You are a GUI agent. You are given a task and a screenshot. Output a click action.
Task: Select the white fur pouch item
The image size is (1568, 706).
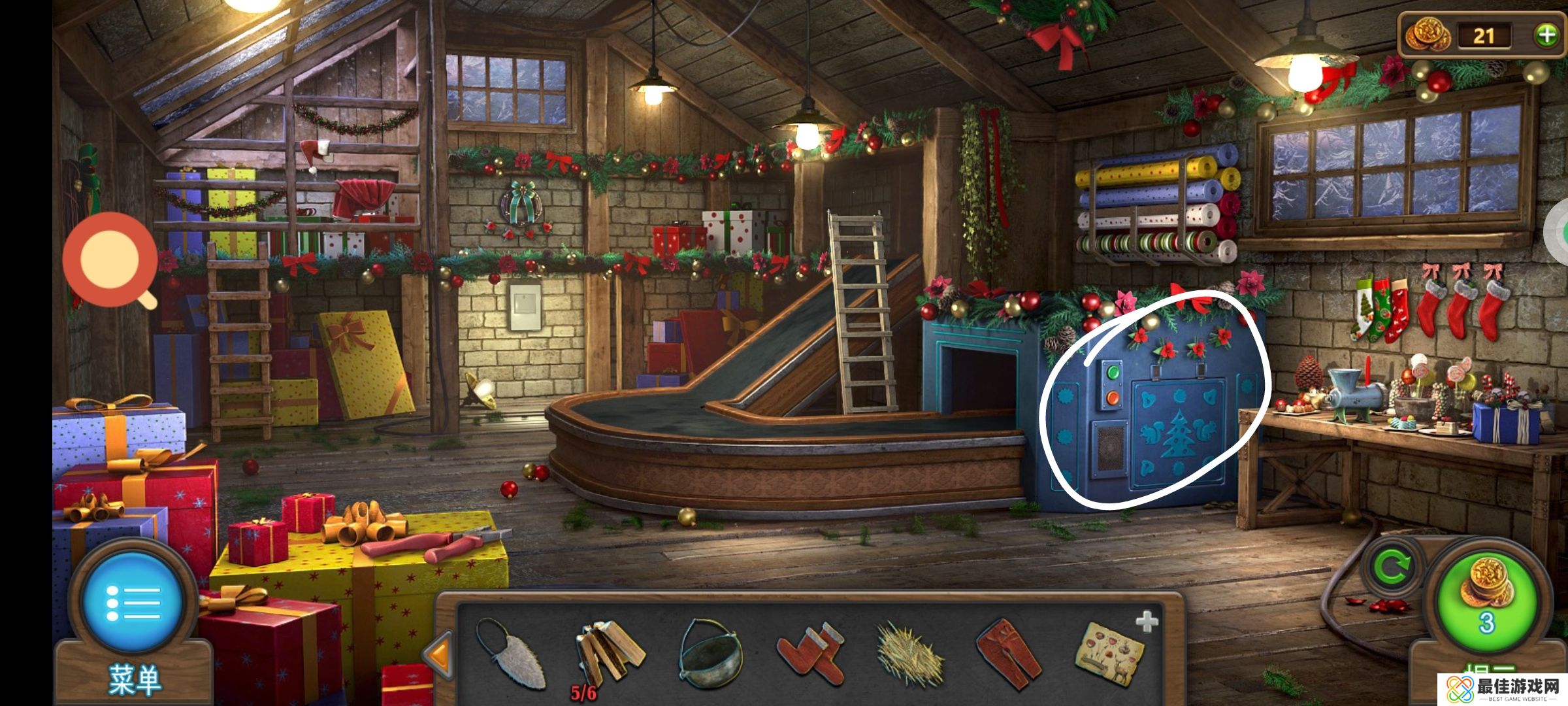(512, 654)
